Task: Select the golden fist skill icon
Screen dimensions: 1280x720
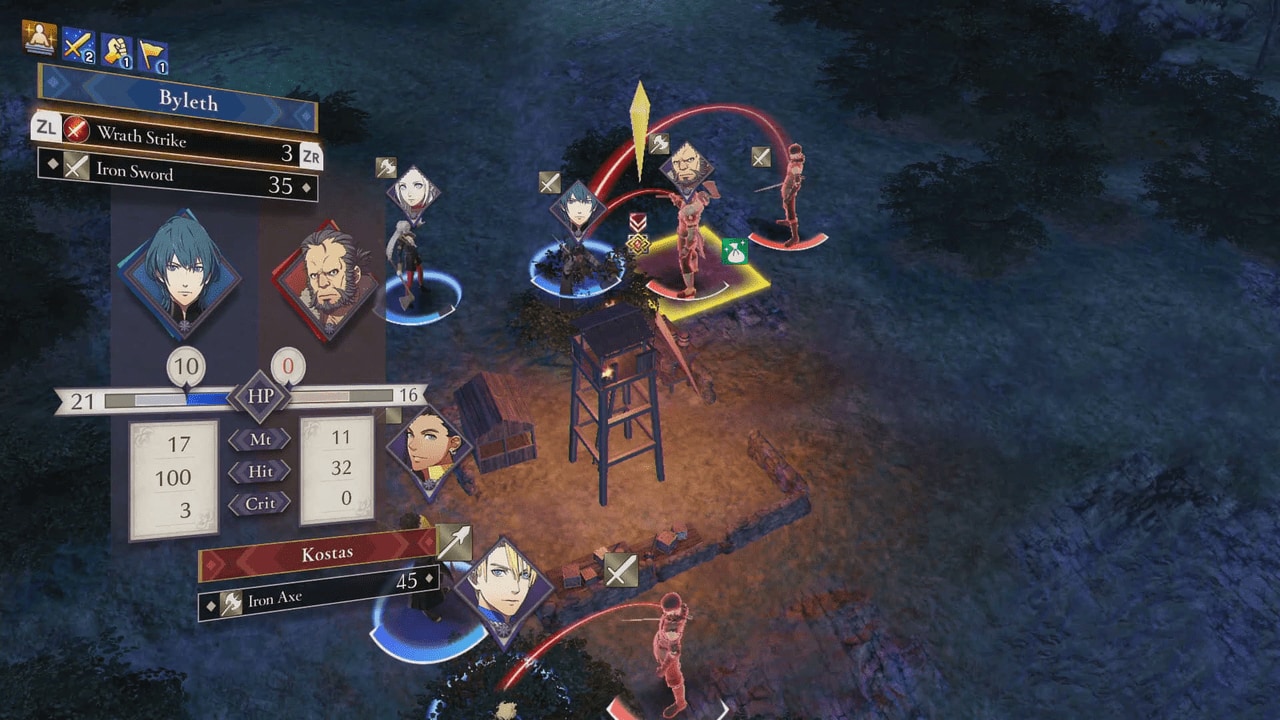Action: pyautogui.click(x=116, y=49)
